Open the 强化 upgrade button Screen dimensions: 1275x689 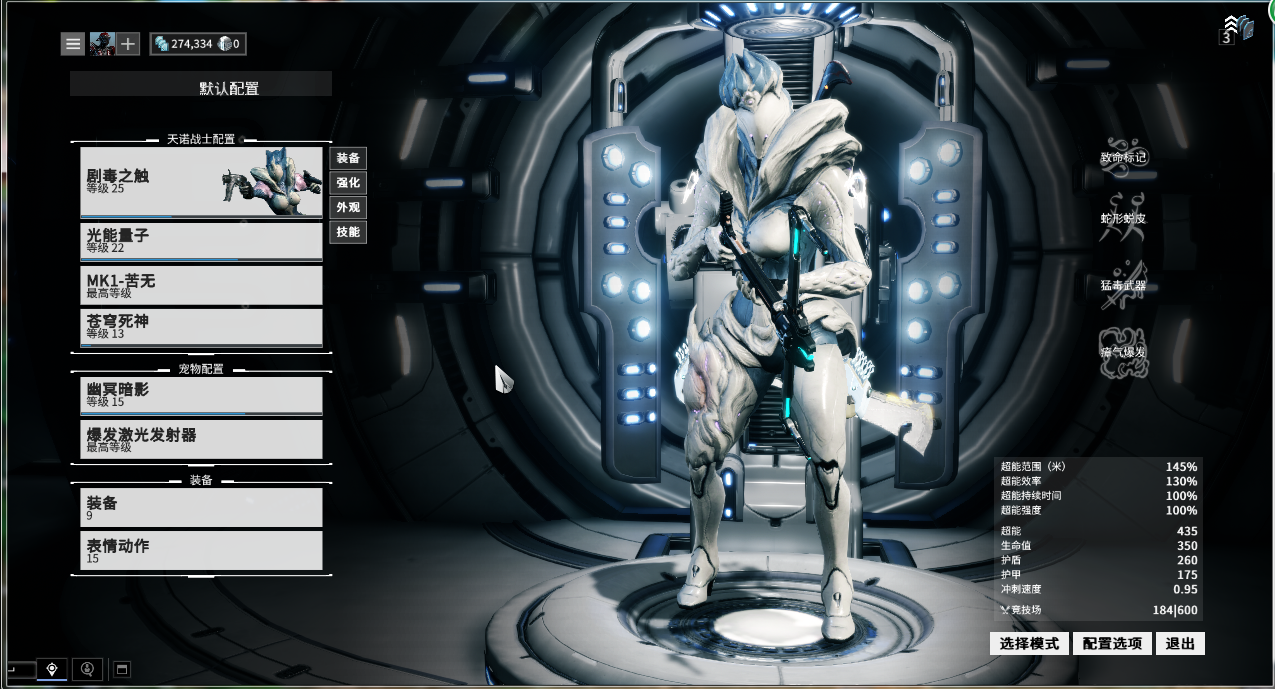(348, 183)
